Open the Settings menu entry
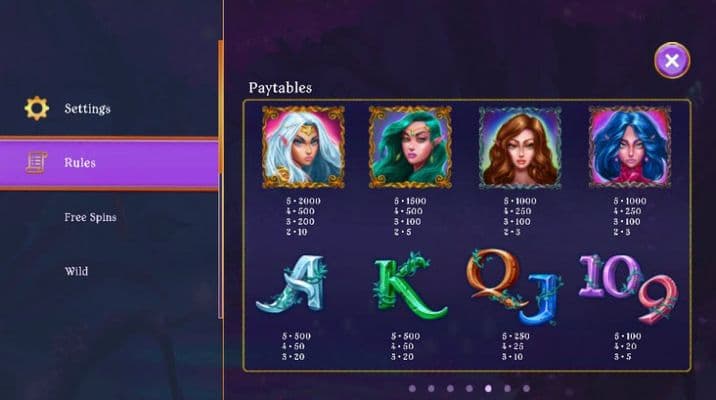Viewport: 716px width, 400px height. (87, 108)
